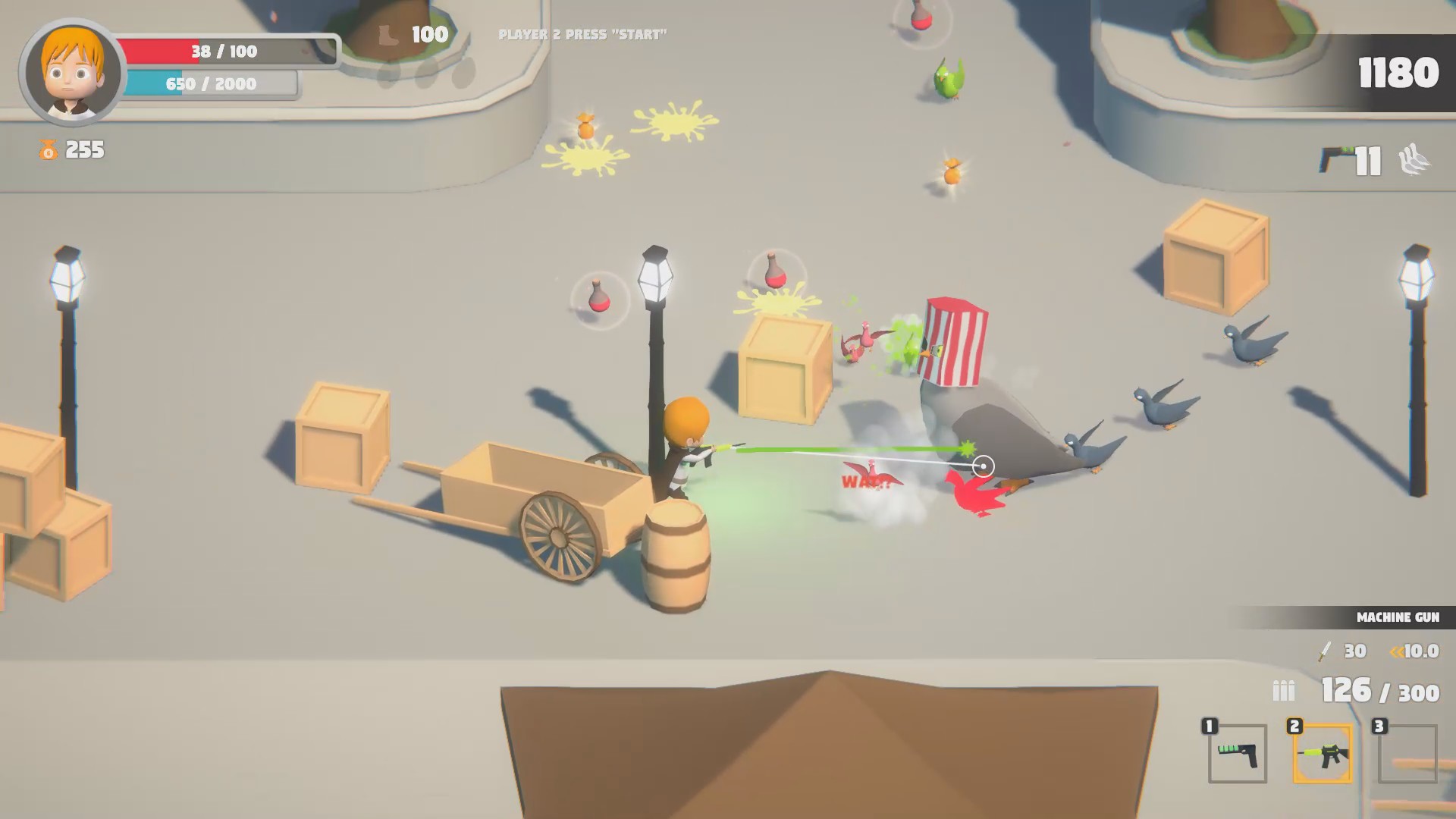Image resolution: width=1456 pixels, height=819 pixels.
Task: Click the blue 650/2000 experience bar
Action: point(212,84)
